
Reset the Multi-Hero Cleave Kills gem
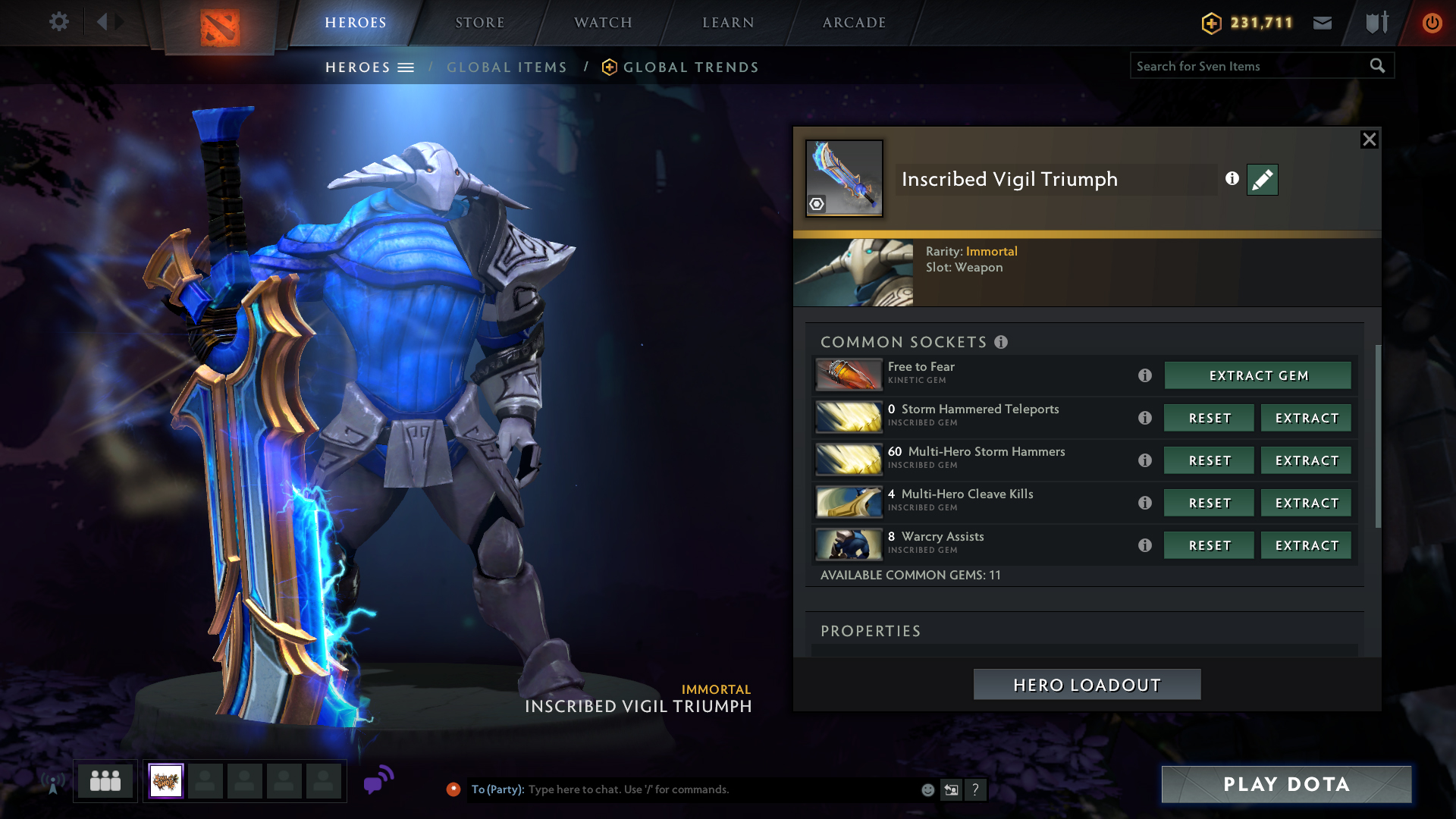(x=1209, y=503)
